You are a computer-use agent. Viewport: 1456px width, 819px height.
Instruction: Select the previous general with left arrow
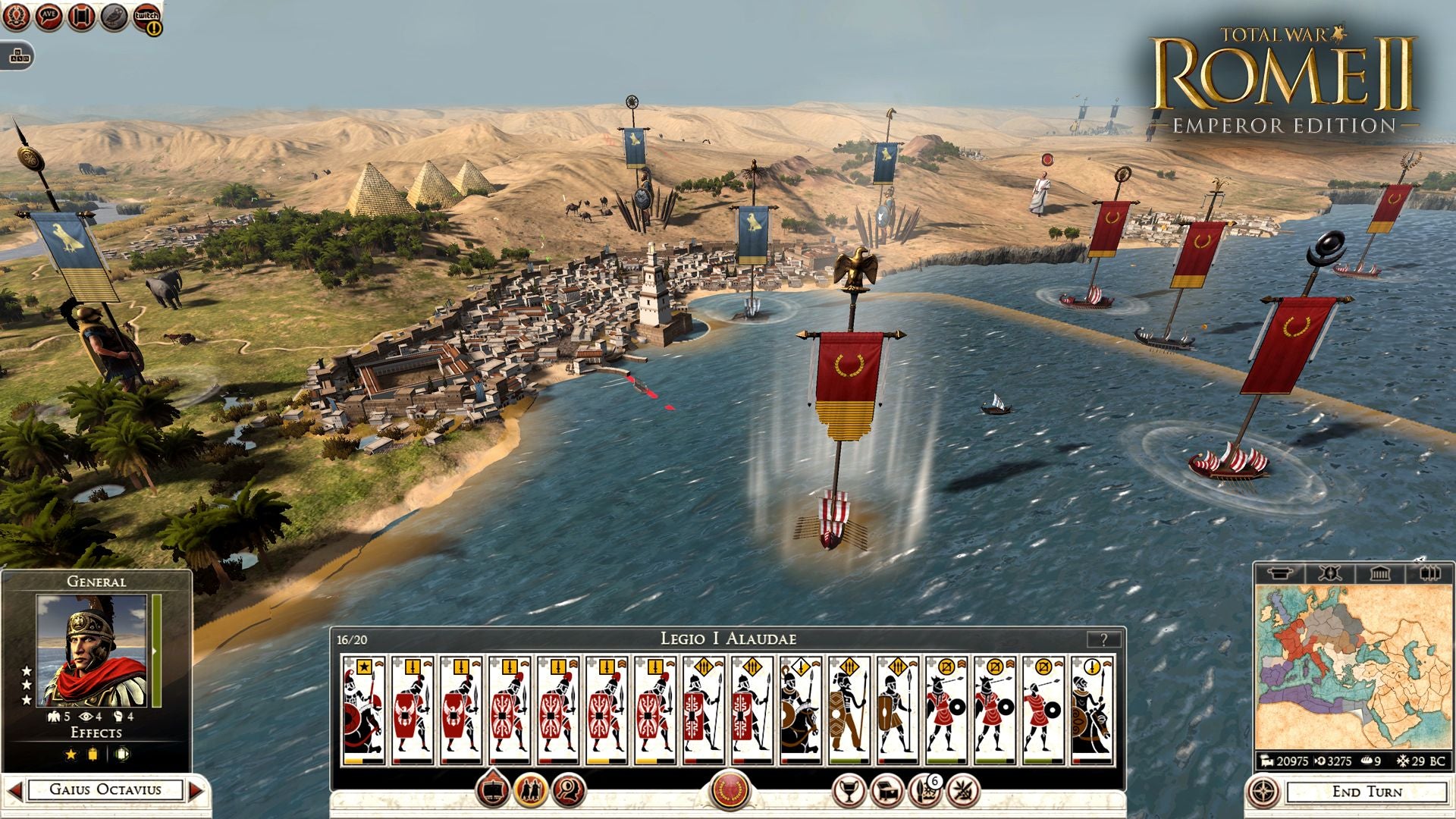pyautogui.click(x=14, y=790)
